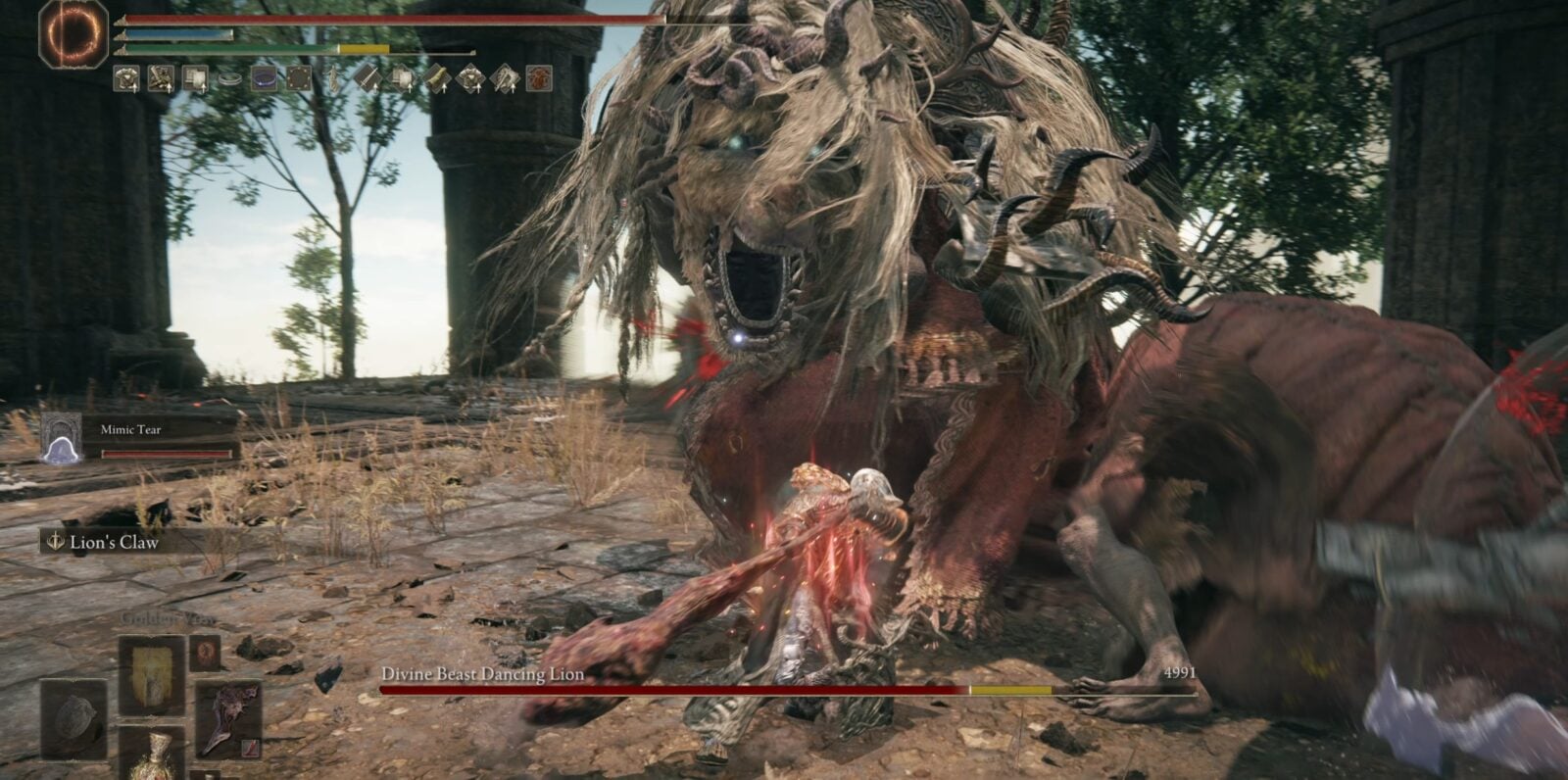This screenshot has width=1568, height=780.
Task: Click the flaming ring emblem beside the health bar
Action: click(73, 32)
